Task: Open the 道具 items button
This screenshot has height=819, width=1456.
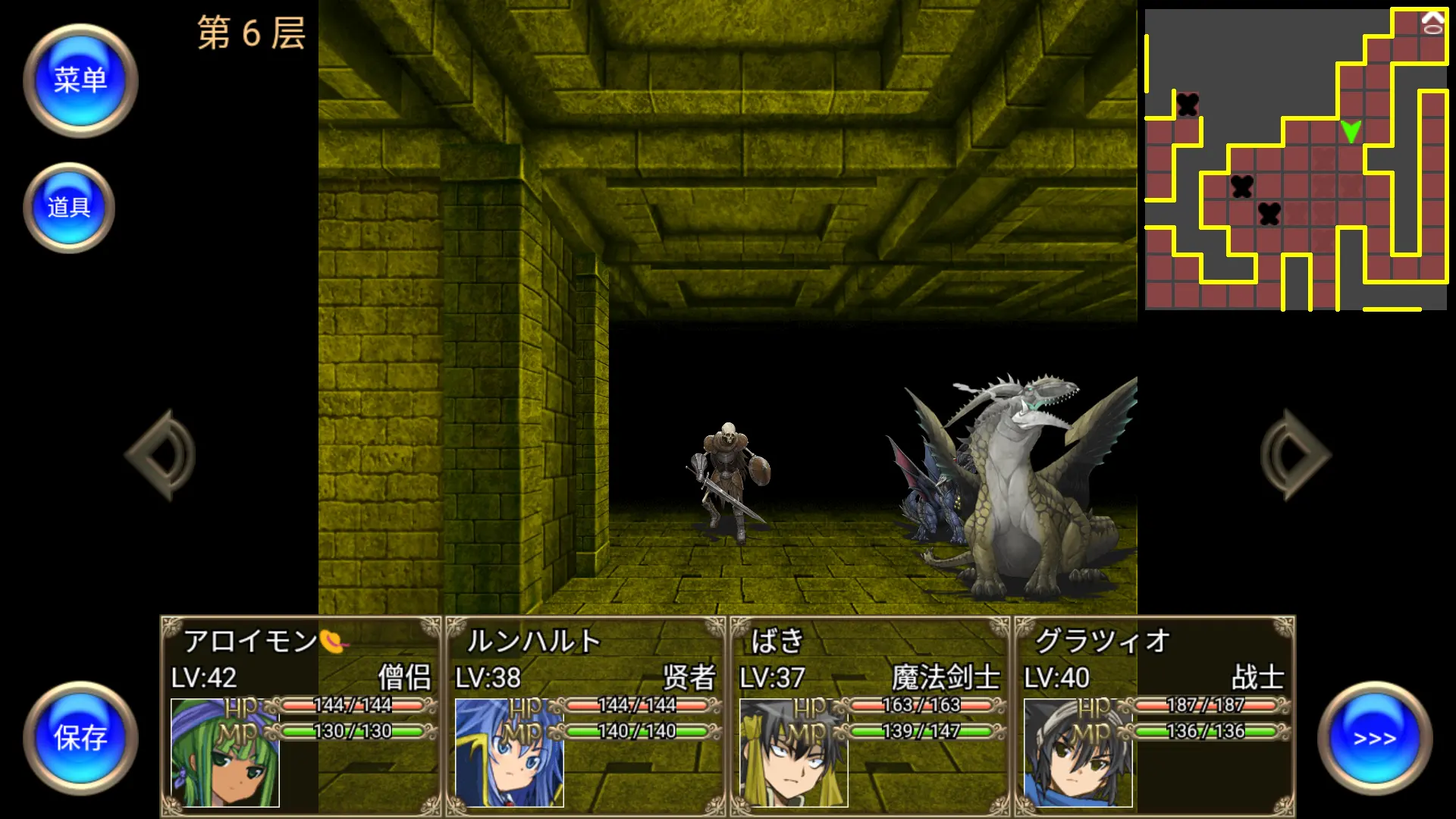Action: pos(70,206)
